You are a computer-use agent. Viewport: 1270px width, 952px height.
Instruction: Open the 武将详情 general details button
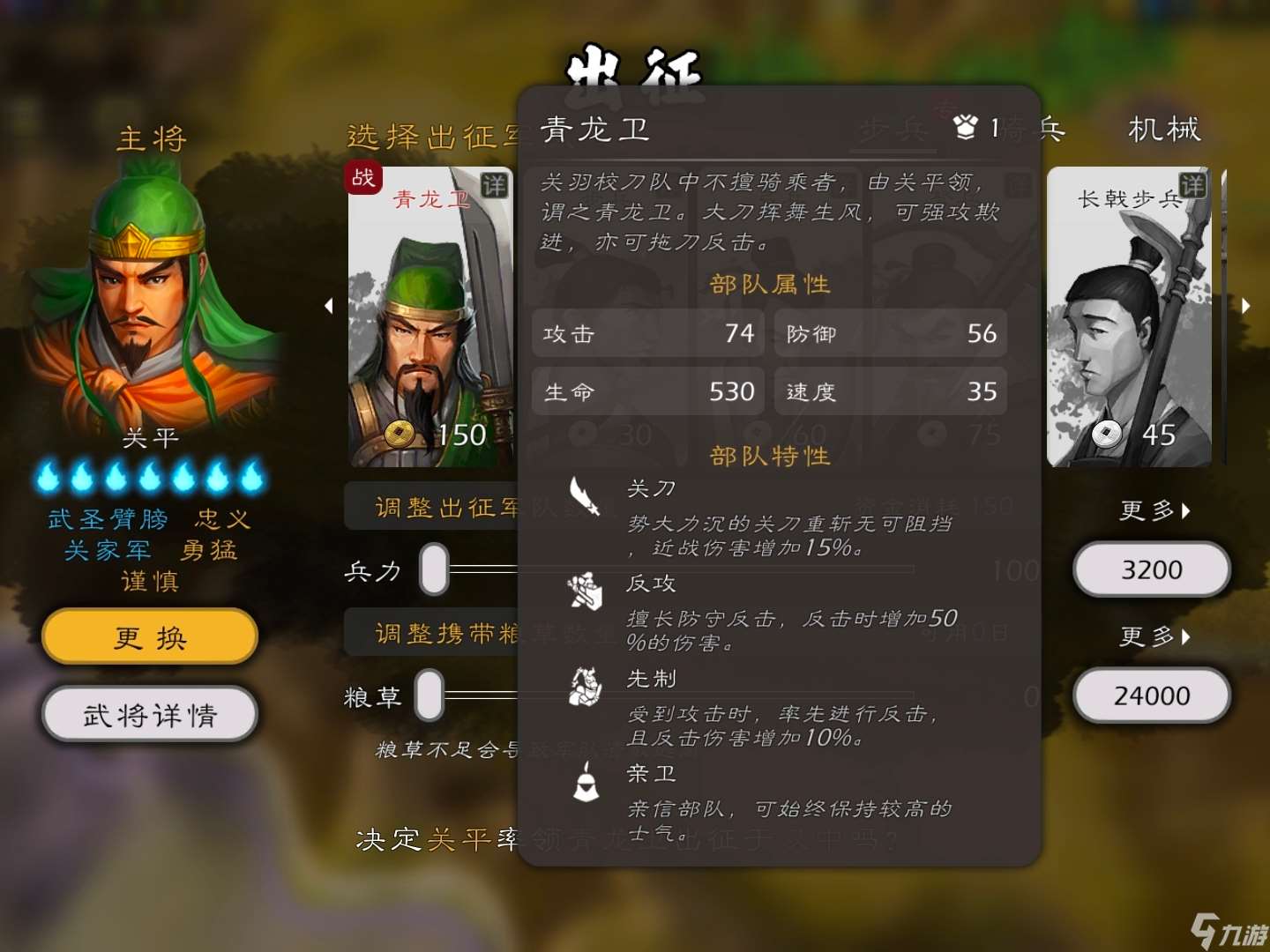click(x=149, y=715)
